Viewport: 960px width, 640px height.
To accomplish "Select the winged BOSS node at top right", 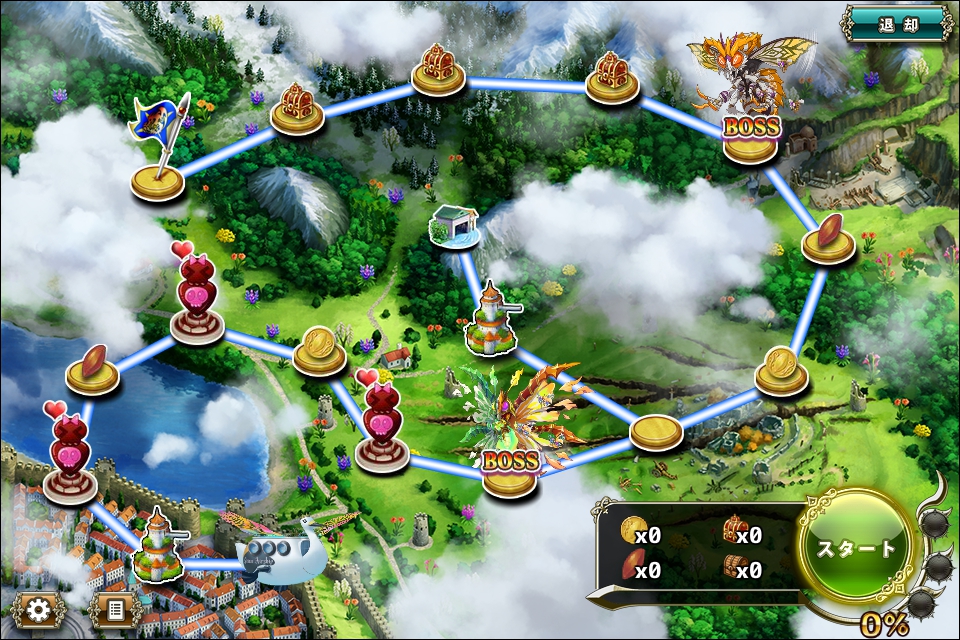I will click(x=752, y=110).
